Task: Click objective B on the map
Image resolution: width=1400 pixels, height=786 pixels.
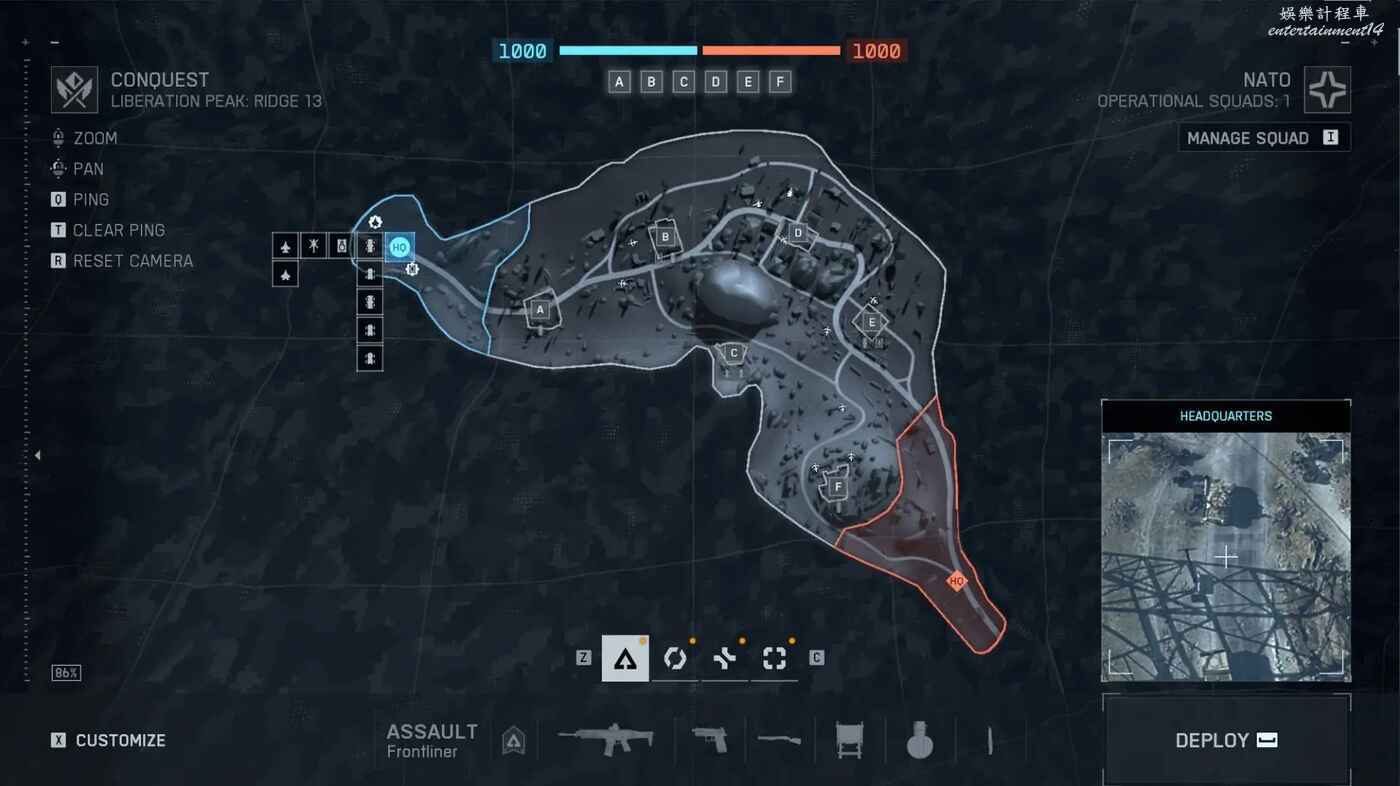Action: click(664, 237)
